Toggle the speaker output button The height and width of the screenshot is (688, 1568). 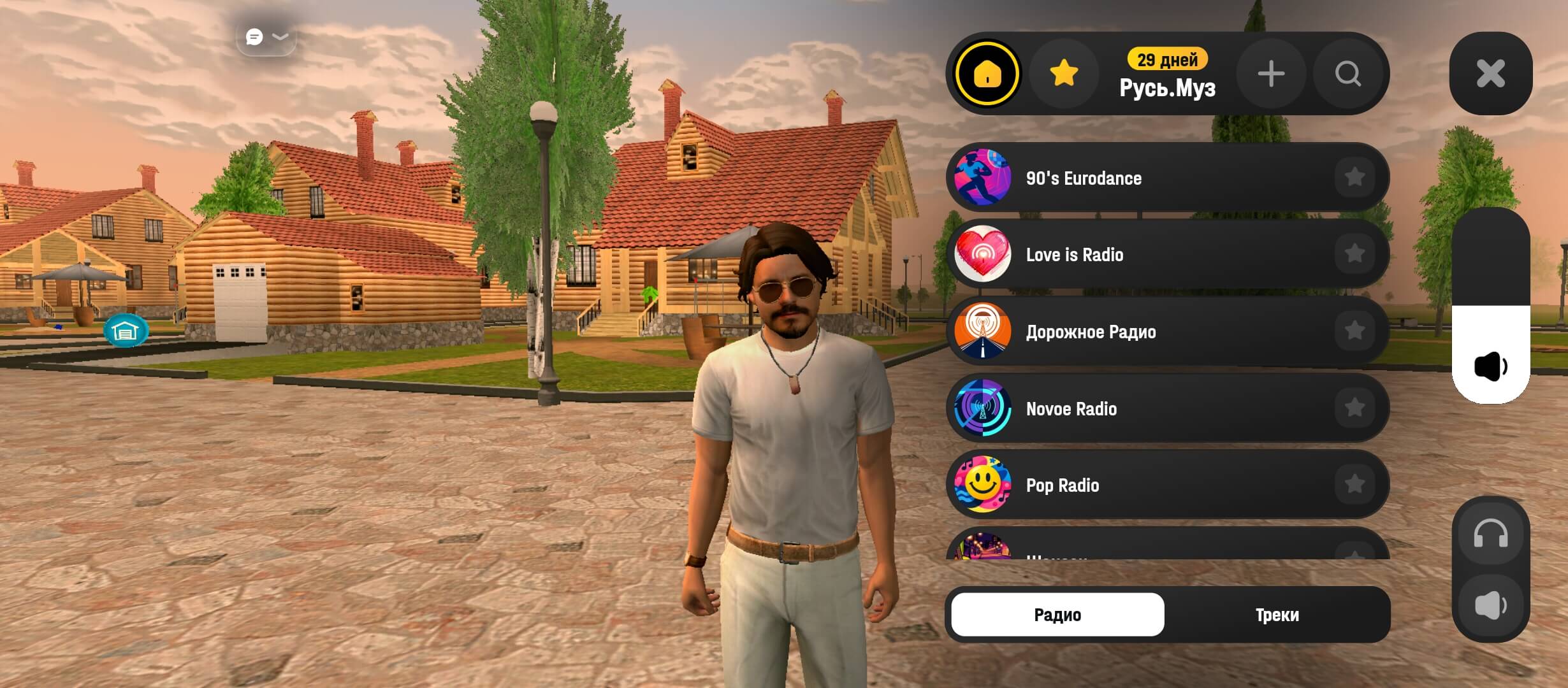click(1490, 605)
